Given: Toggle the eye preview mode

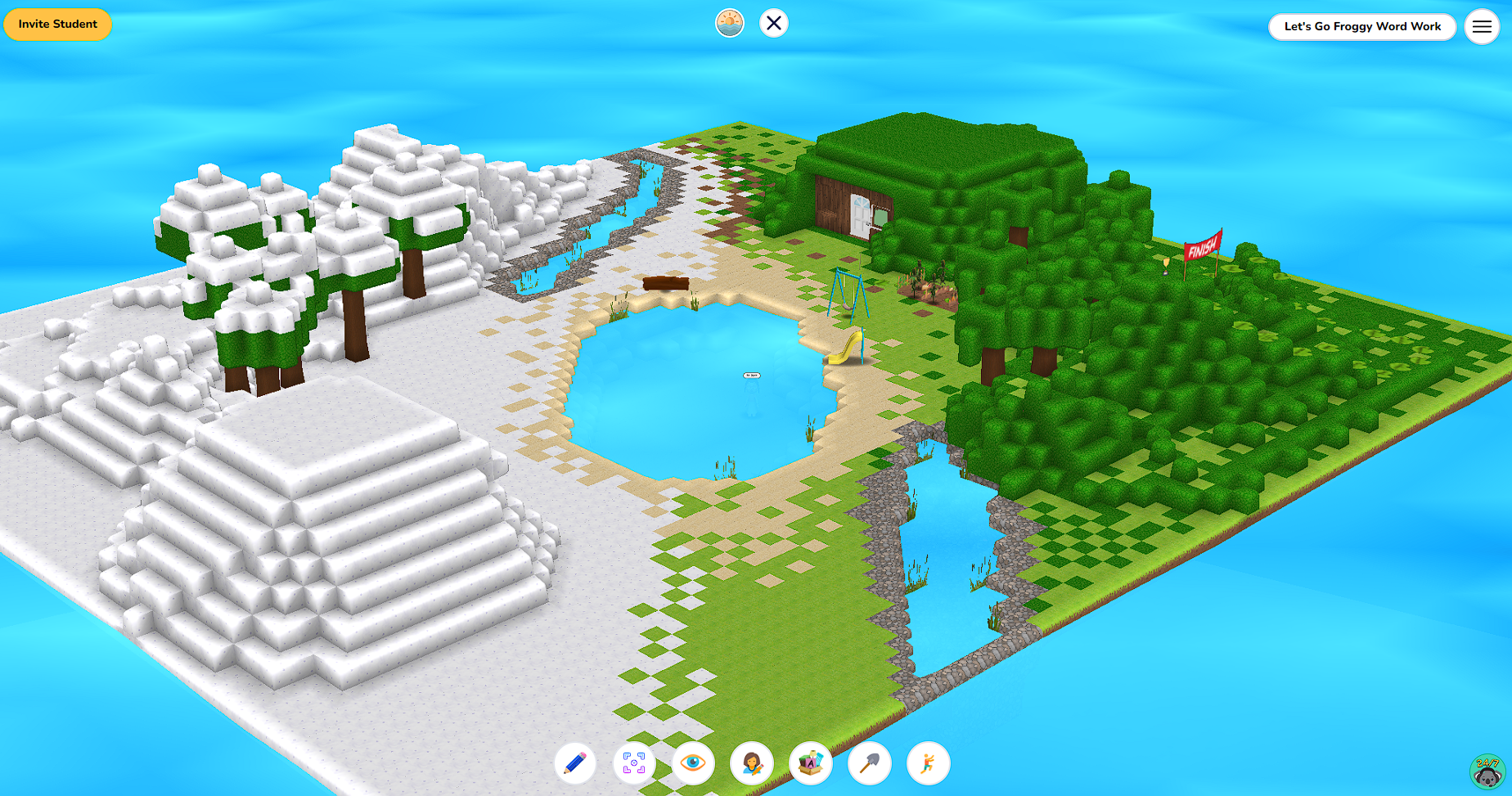Looking at the screenshot, I should click(693, 762).
